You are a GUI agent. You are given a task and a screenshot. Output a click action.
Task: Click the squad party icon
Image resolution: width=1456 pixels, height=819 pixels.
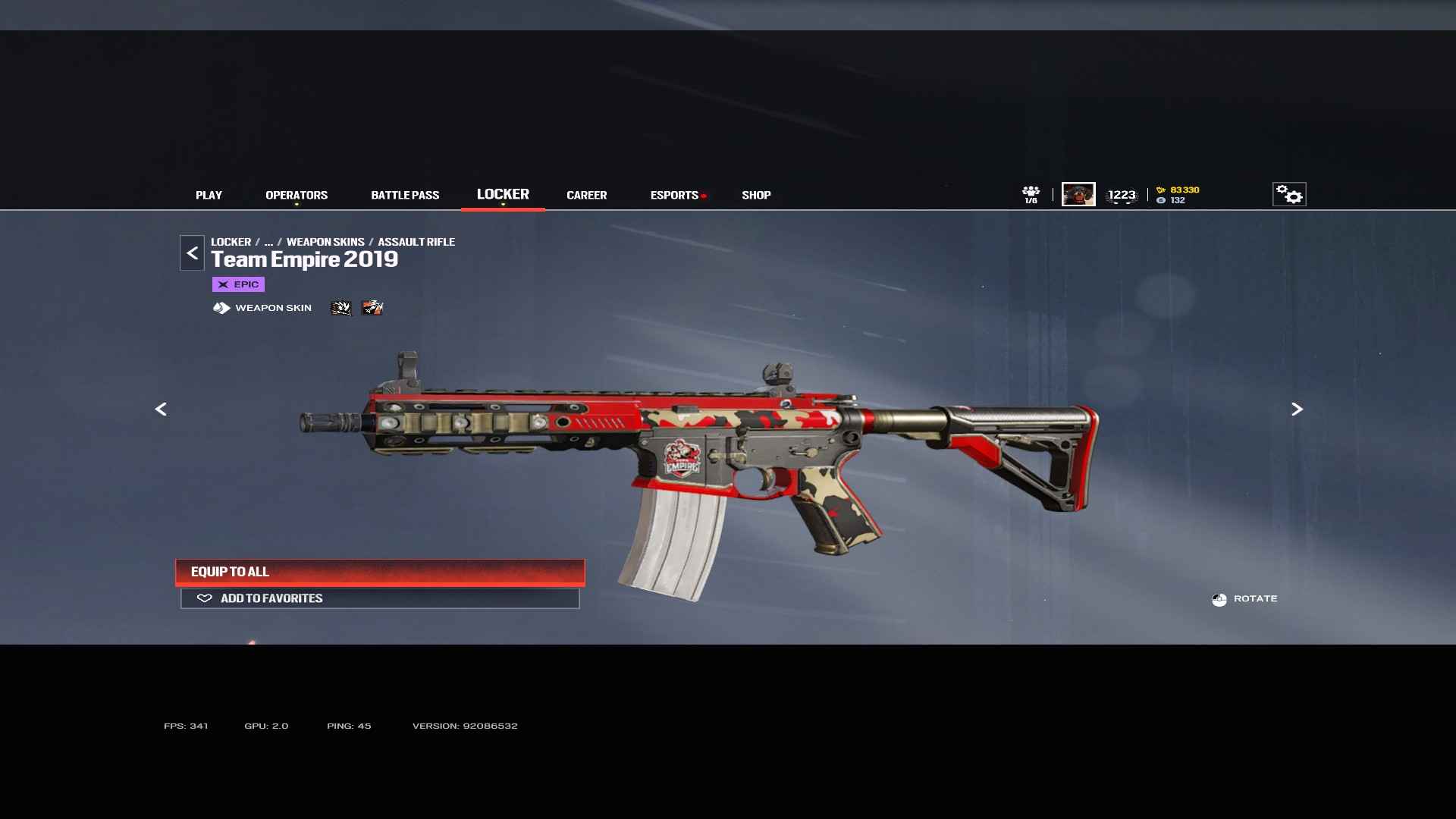(x=1031, y=194)
